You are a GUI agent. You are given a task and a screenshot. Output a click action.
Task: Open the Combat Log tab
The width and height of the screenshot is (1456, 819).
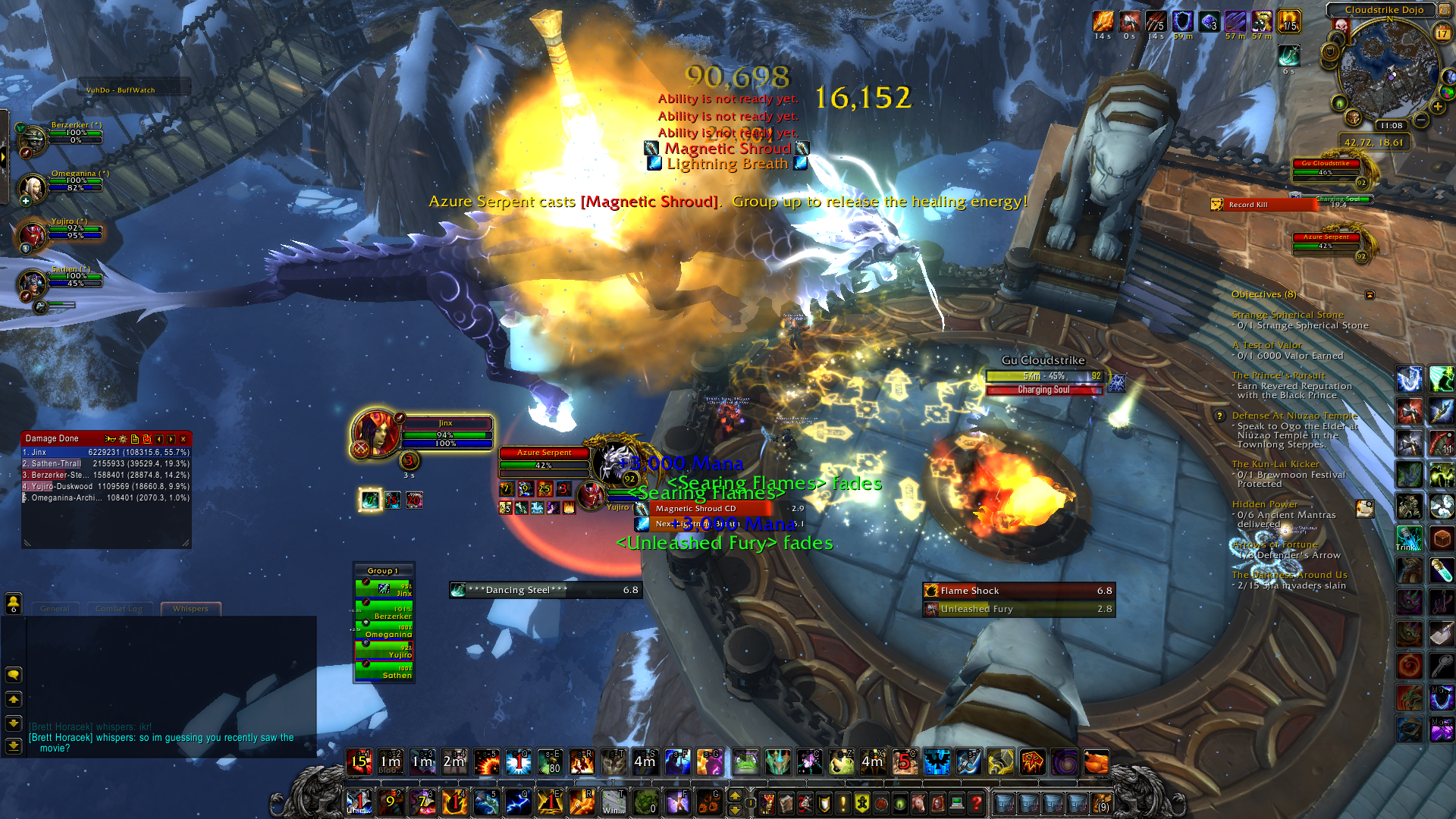(x=119, y=609)
